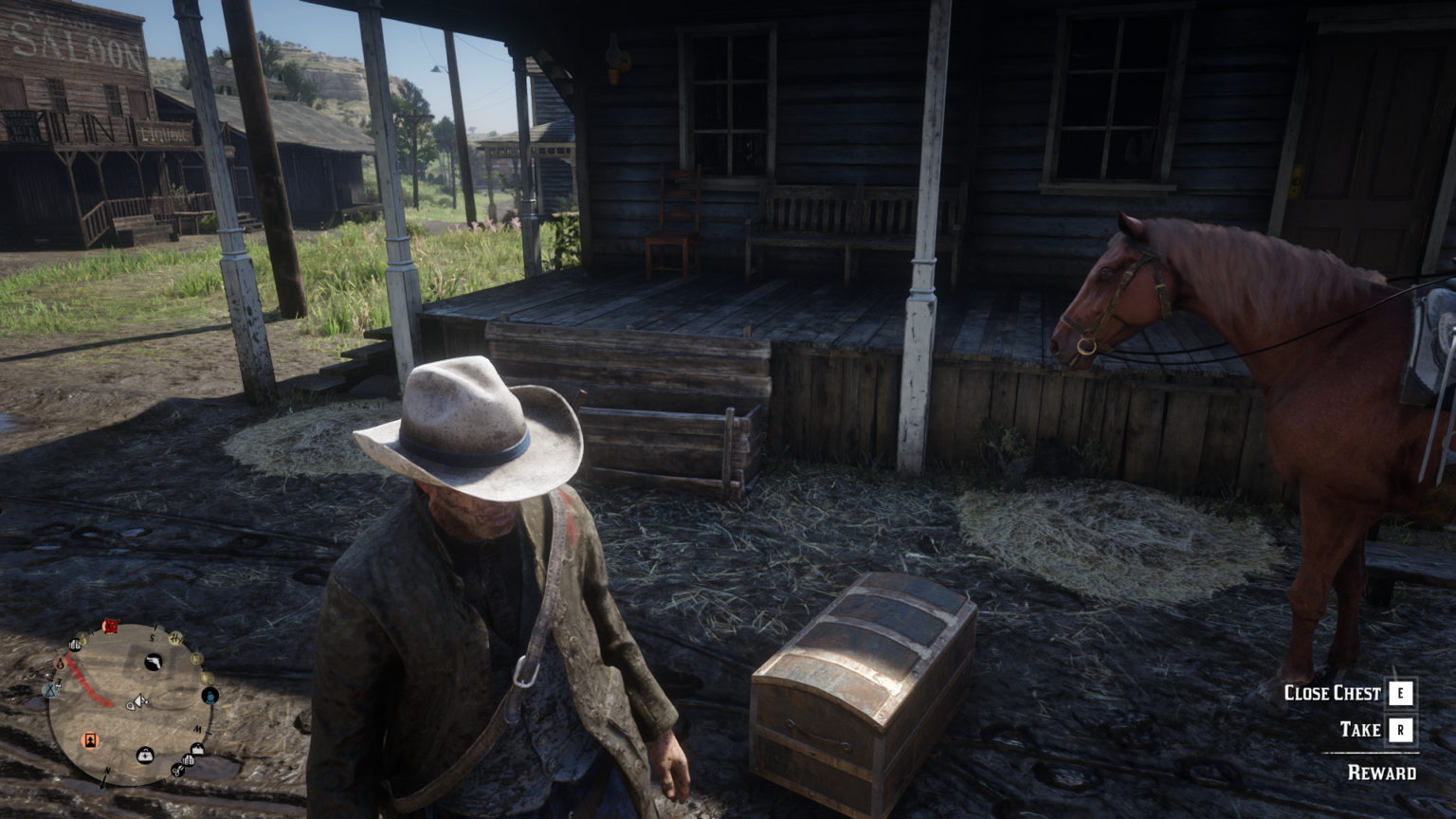Click the dark blue figure icon on the minimap's right
Viewport: 1456px width, 819px height.
(x=210, y=695)
